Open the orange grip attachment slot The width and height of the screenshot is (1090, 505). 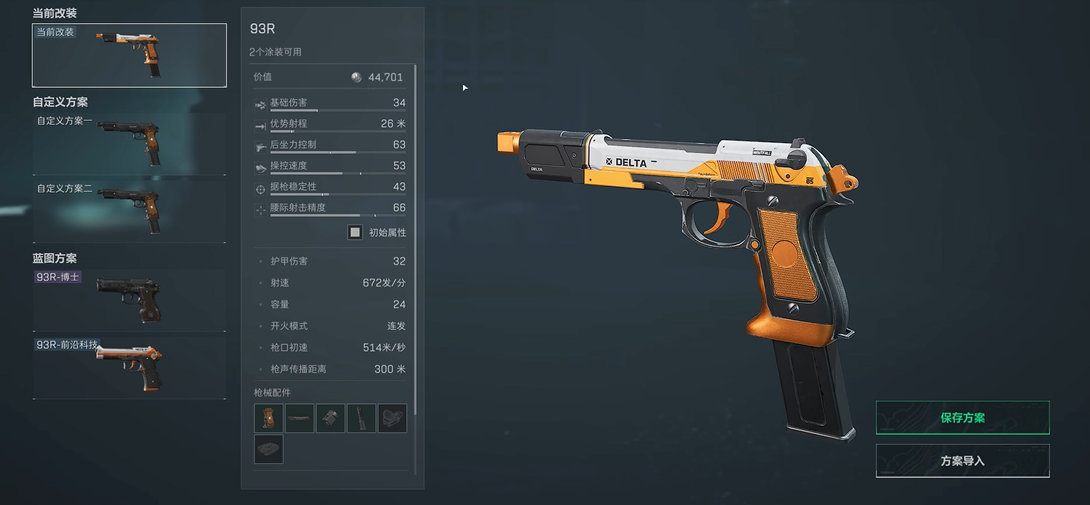[269, 418]
